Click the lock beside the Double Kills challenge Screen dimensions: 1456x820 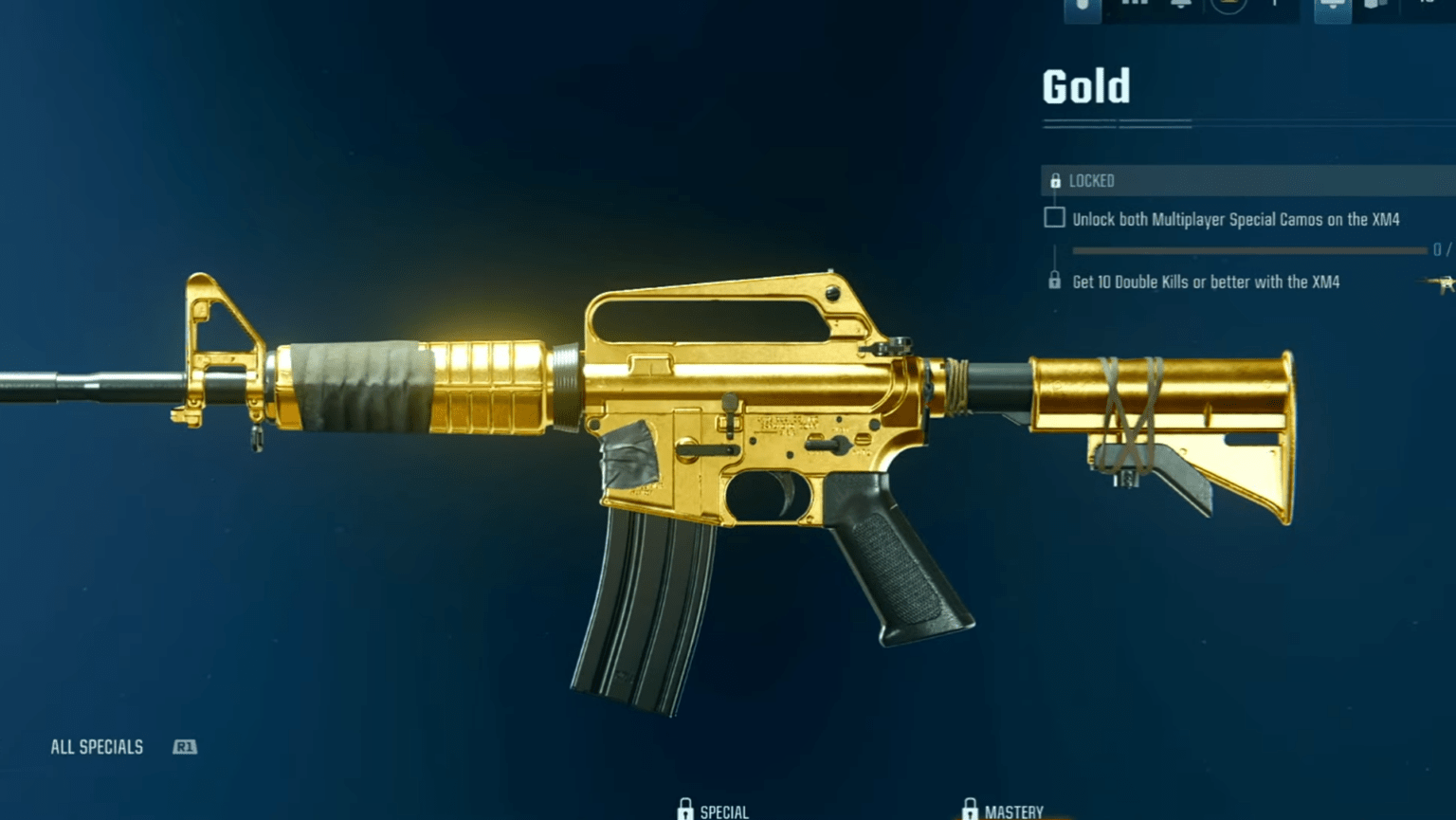pyautogui.click(x=1055, y=282)
